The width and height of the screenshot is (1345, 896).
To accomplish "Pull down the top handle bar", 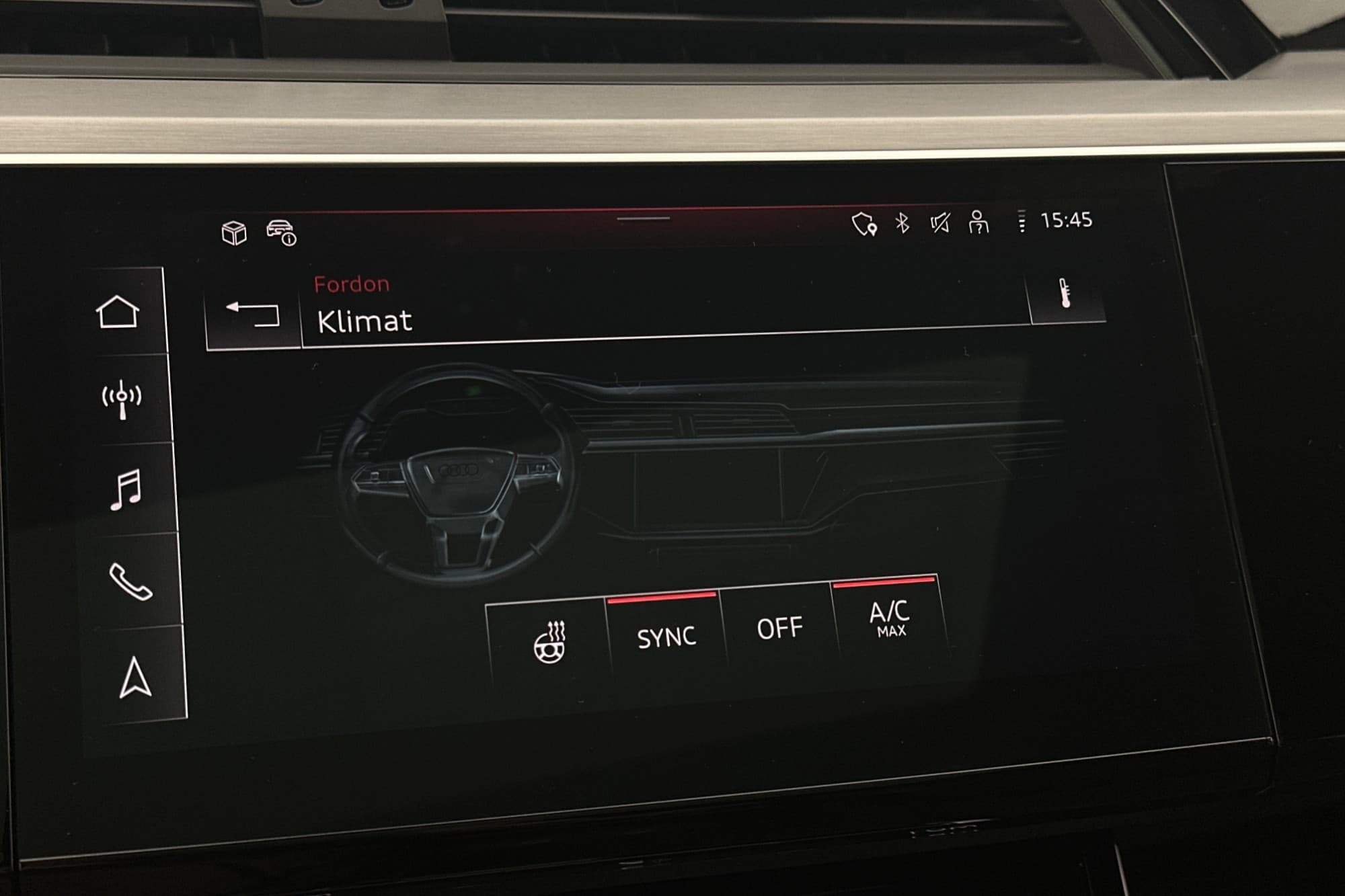I will click(x=643, y=218).
